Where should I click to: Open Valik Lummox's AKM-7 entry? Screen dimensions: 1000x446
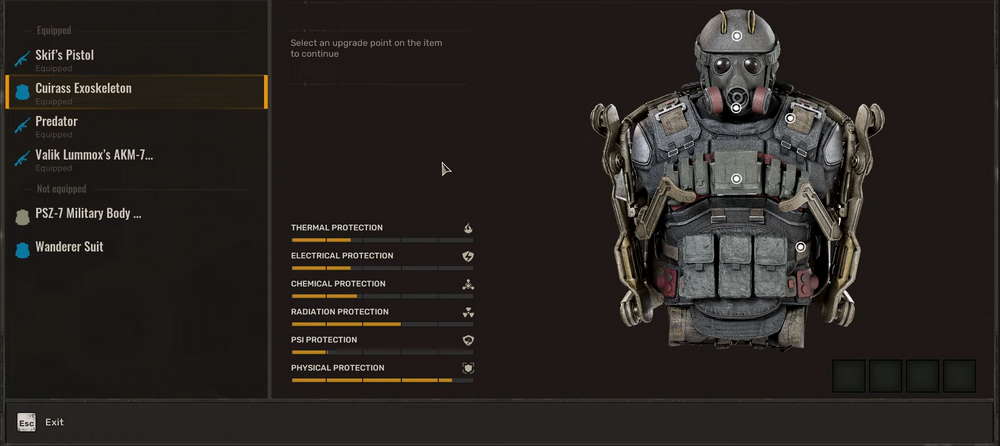tap(94, 155)
